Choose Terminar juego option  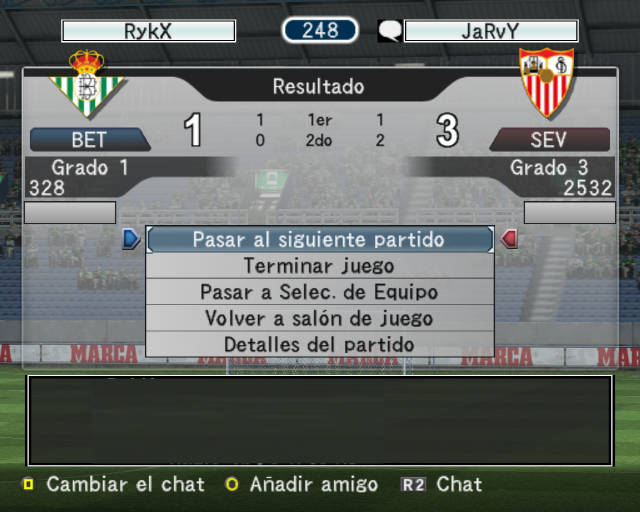(x=319, y=266)
